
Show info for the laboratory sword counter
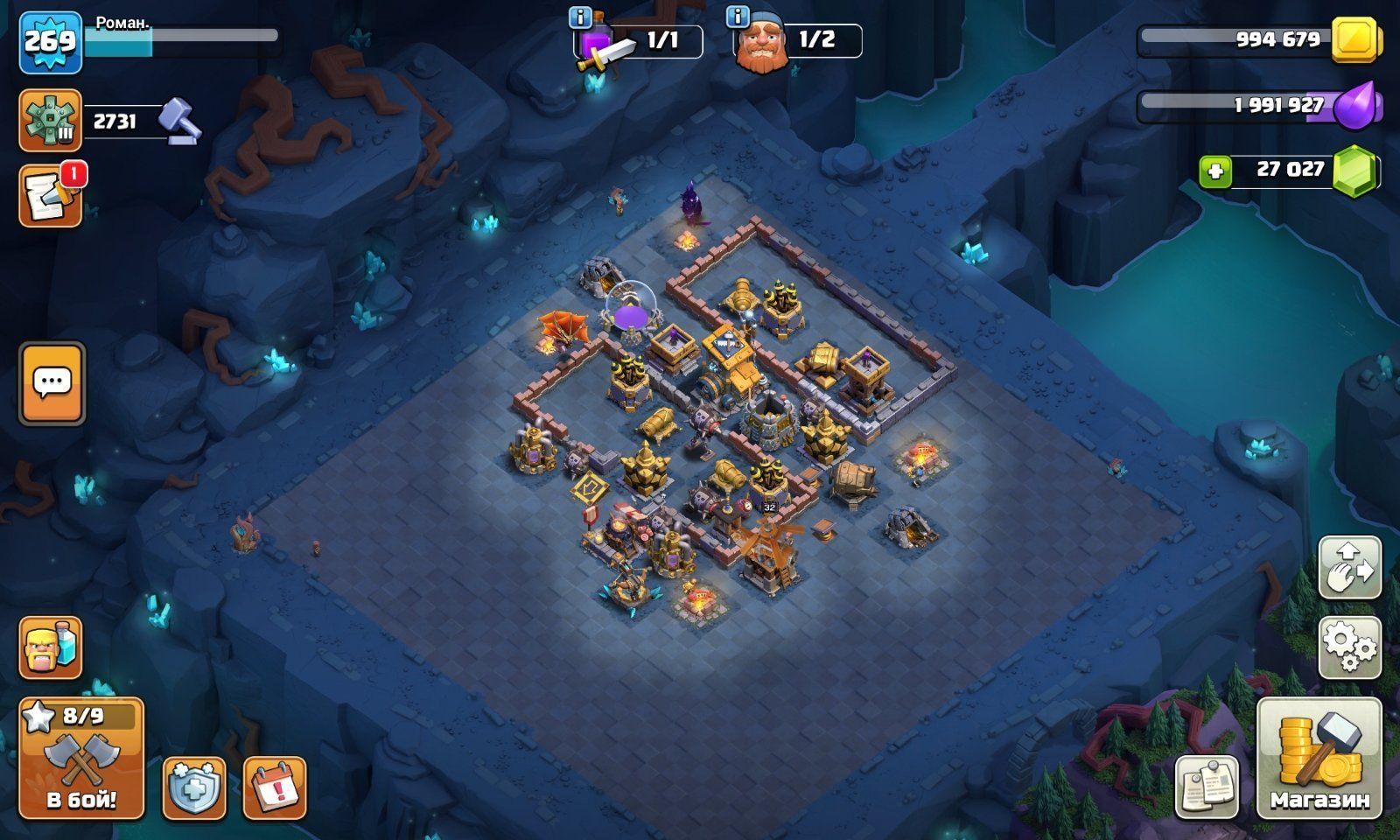[579, 17]
